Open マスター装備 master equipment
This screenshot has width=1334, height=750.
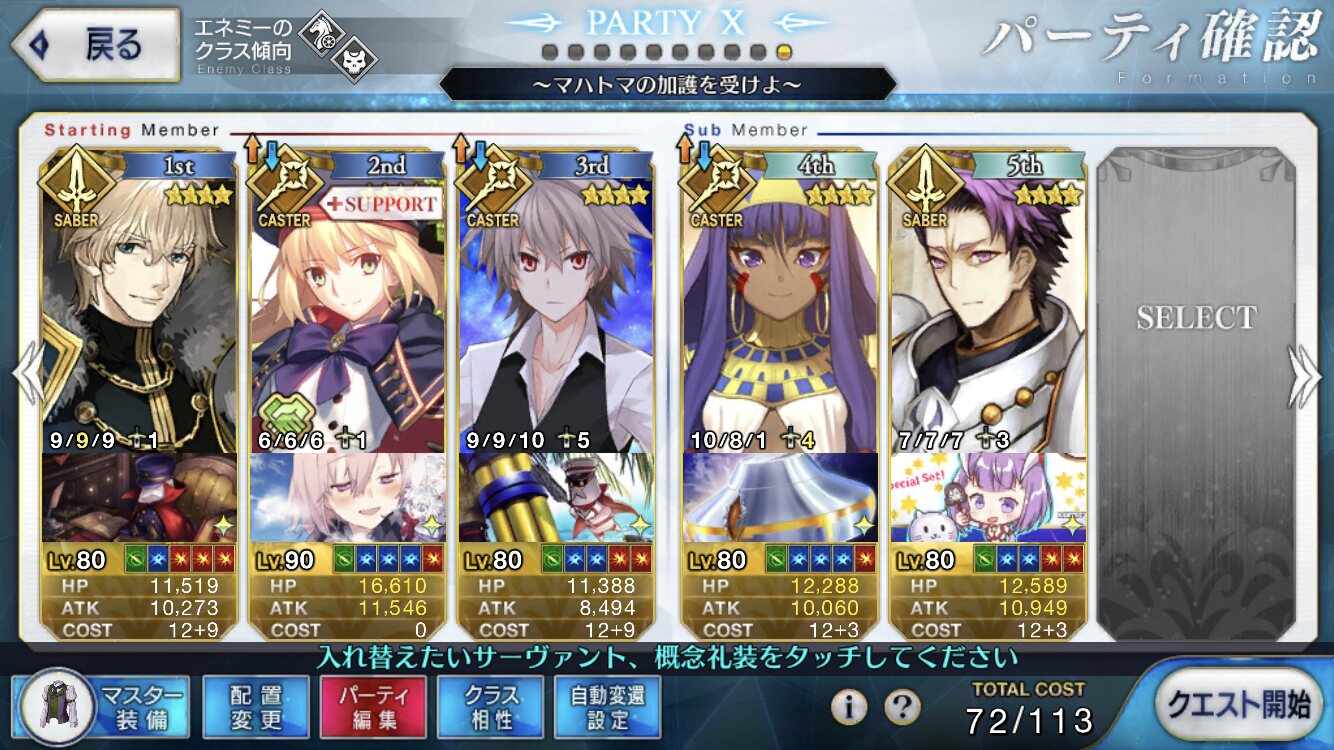pyautogui.click(x=103, y=705)
